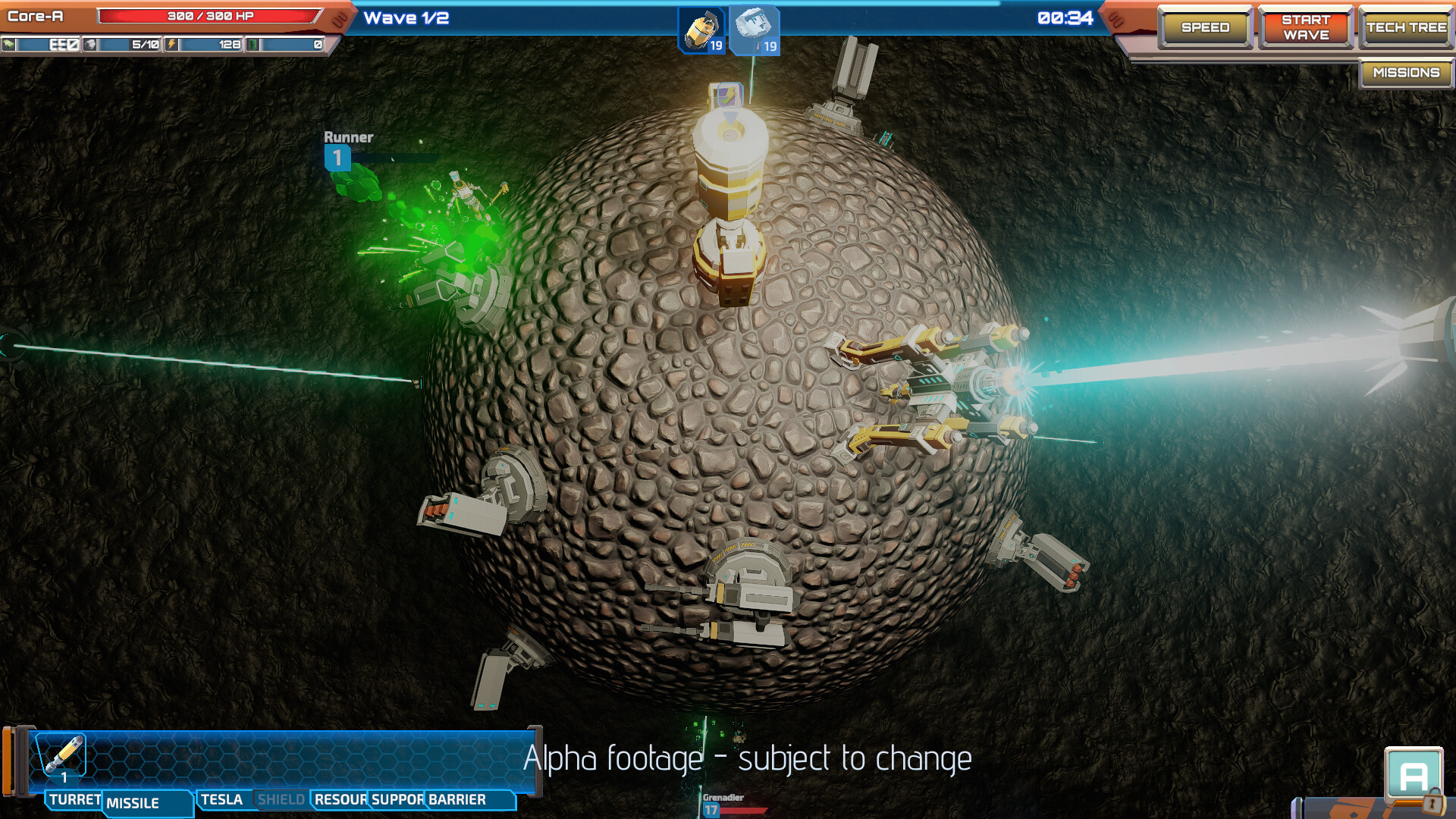Image resolution: width=1456 pixels, height=819 pixels.
Task: Toggle game speed with the SPEED button
Action: (1205, 27)
